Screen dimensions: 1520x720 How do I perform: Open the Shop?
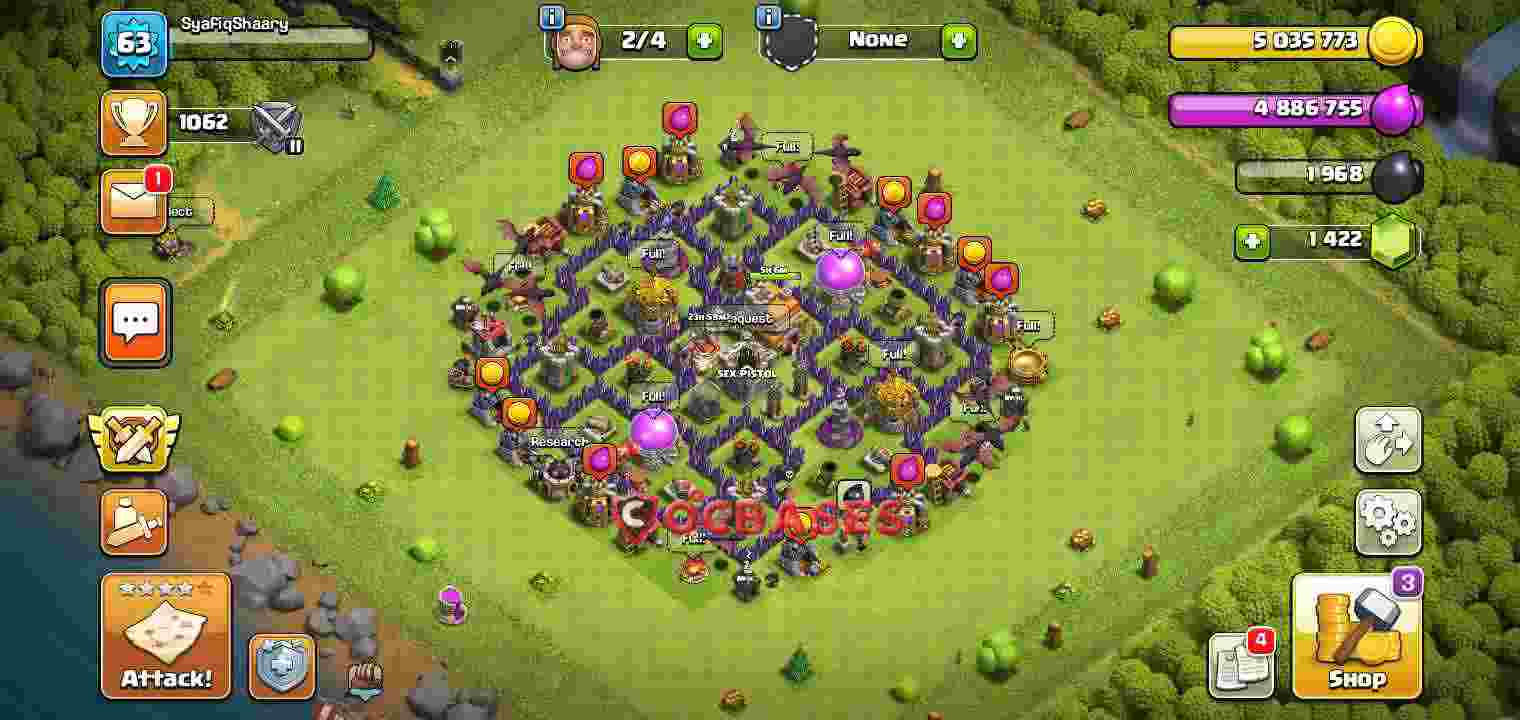tap(1355, 635)
